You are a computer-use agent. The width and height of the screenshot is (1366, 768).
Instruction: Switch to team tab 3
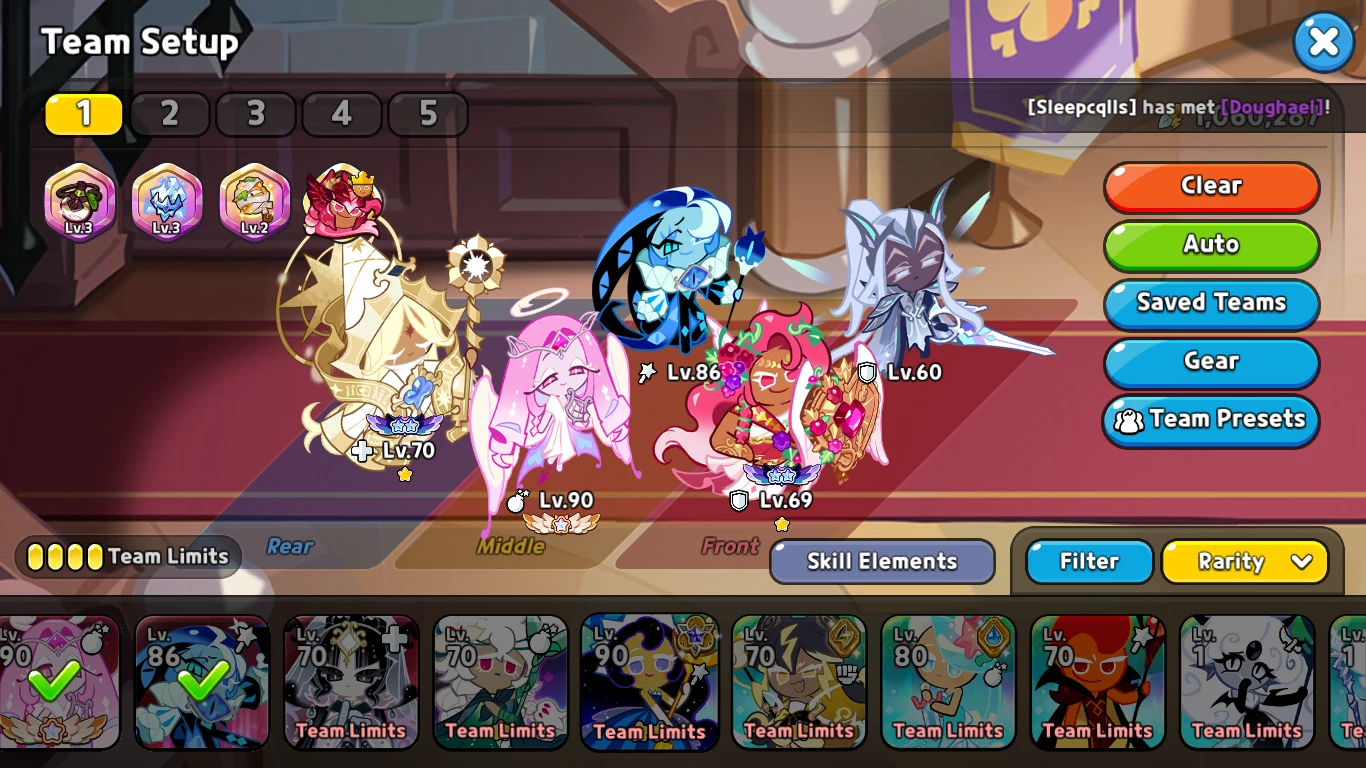[256, 114]
